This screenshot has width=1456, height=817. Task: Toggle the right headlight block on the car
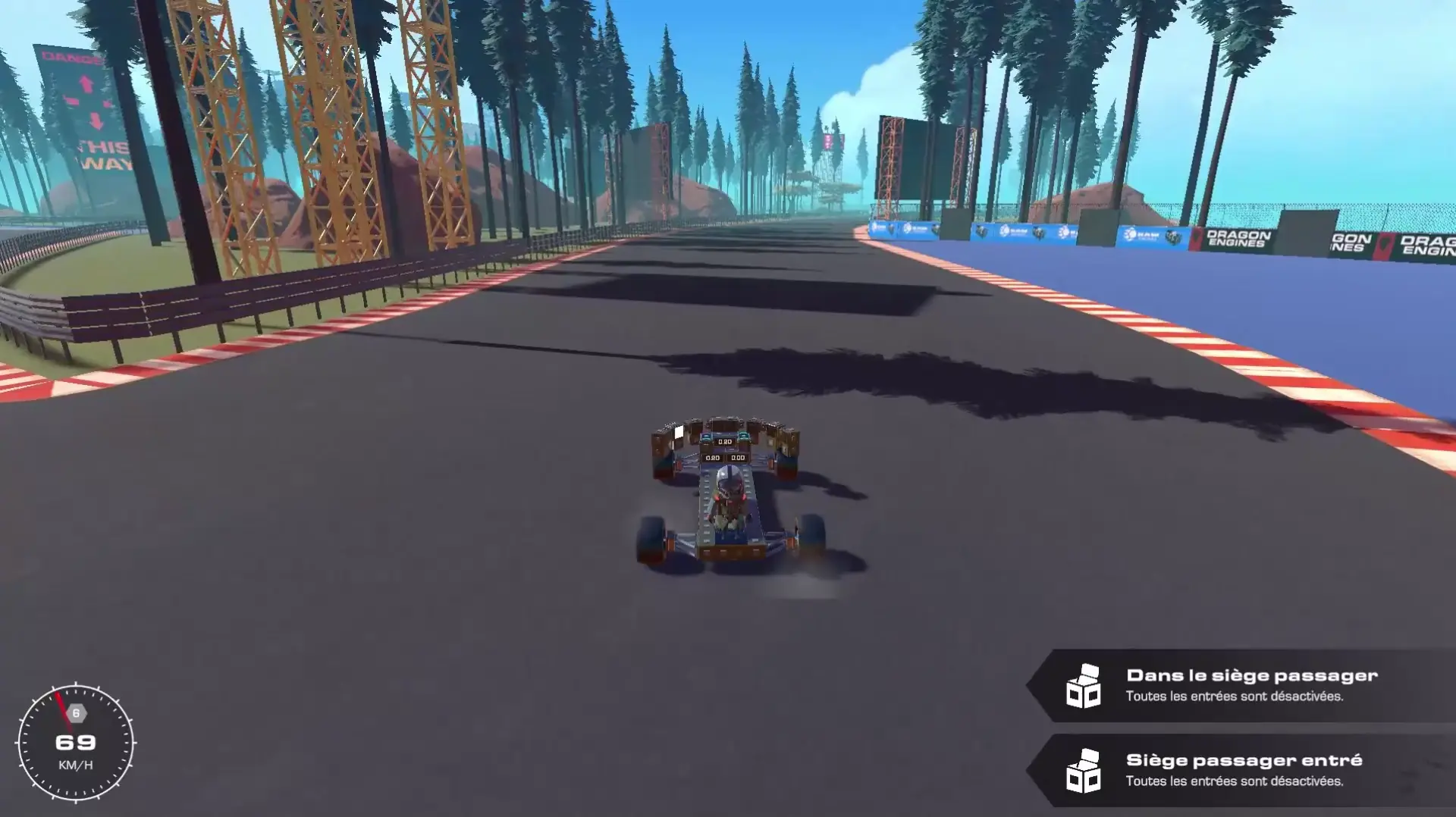point(744,436)
